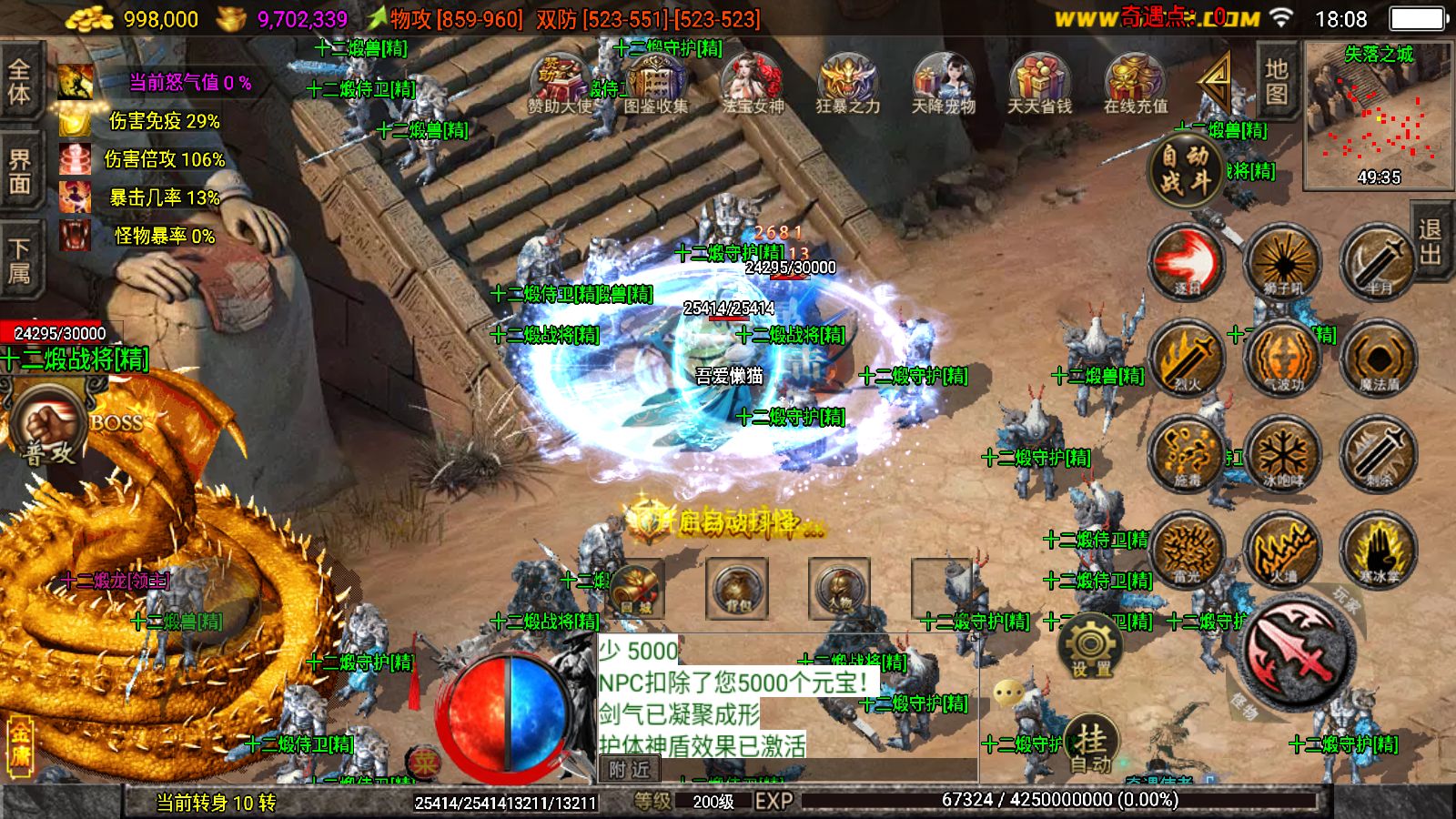Exit using the 退出 button
Image resolution: width=1456 pixels, height=819 pixels.
click(1431, 241)
